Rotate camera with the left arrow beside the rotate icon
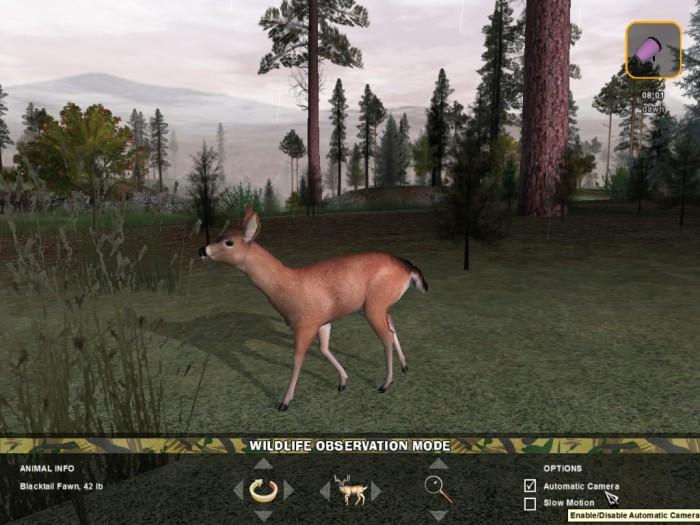Image resolution: width=700 pixels, height=525 pixels. coord(238,490)
